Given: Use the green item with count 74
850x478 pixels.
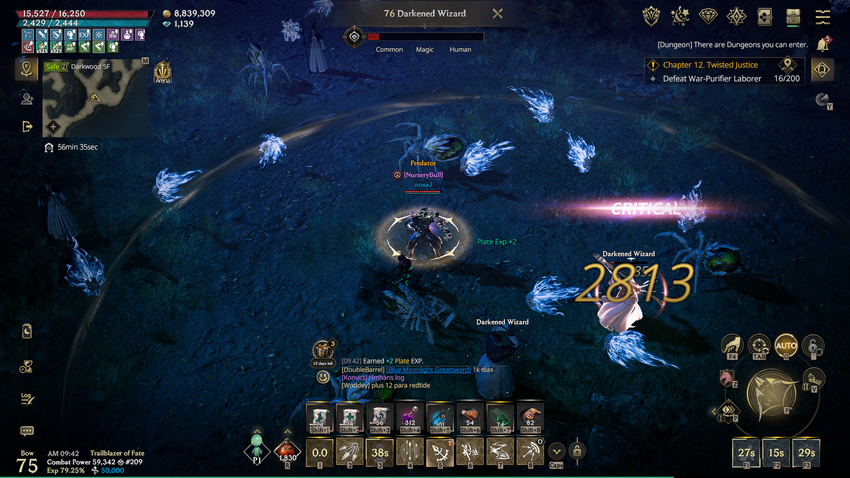Looking at the screenshot, I should tap(500, 418).
